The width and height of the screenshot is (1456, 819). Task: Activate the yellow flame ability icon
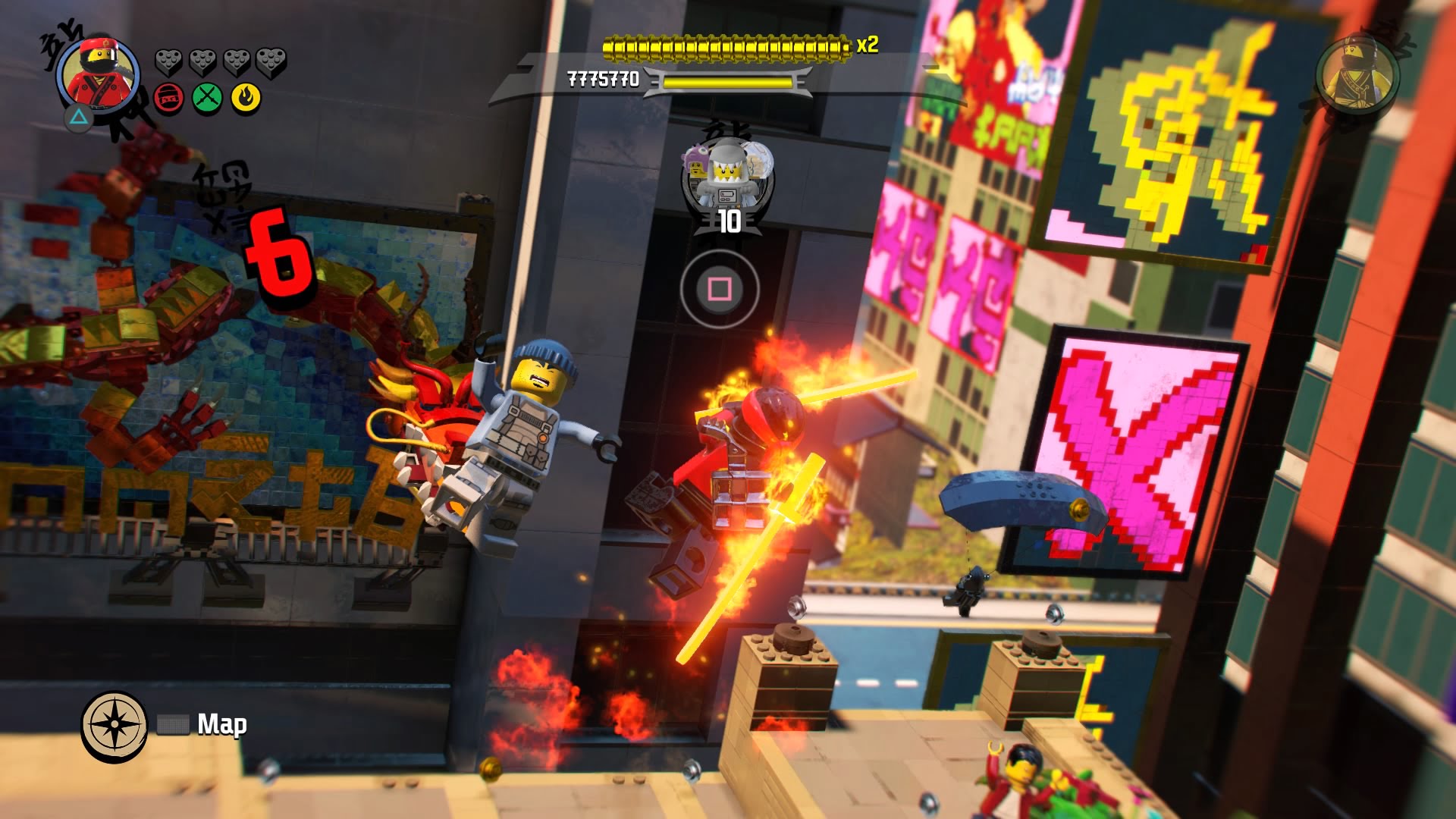[246, 98]
